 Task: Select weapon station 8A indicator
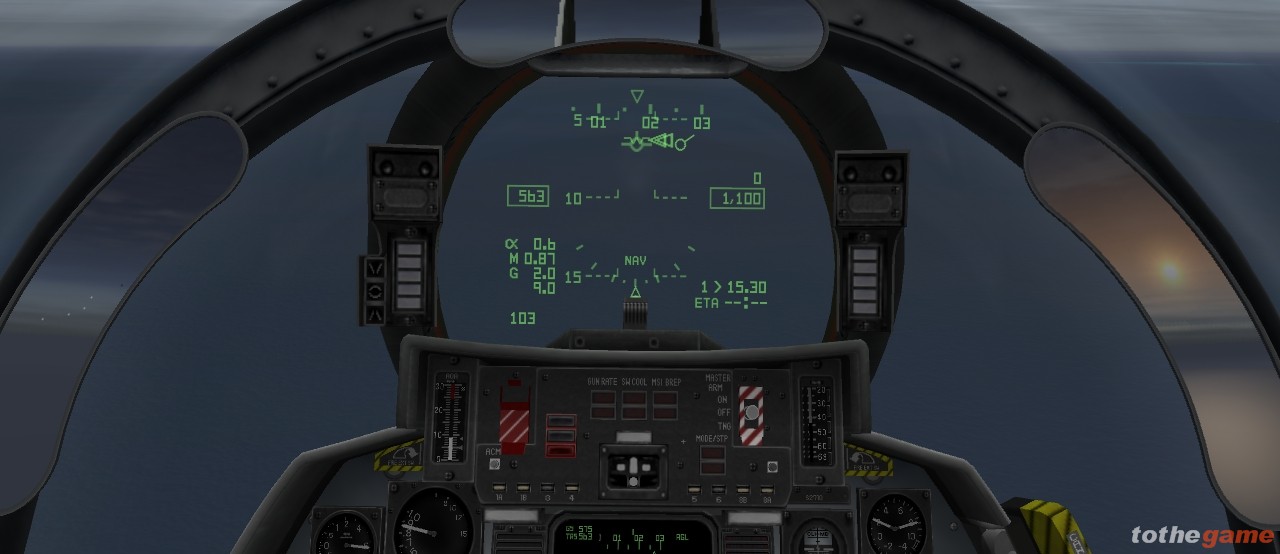point(767,490)
